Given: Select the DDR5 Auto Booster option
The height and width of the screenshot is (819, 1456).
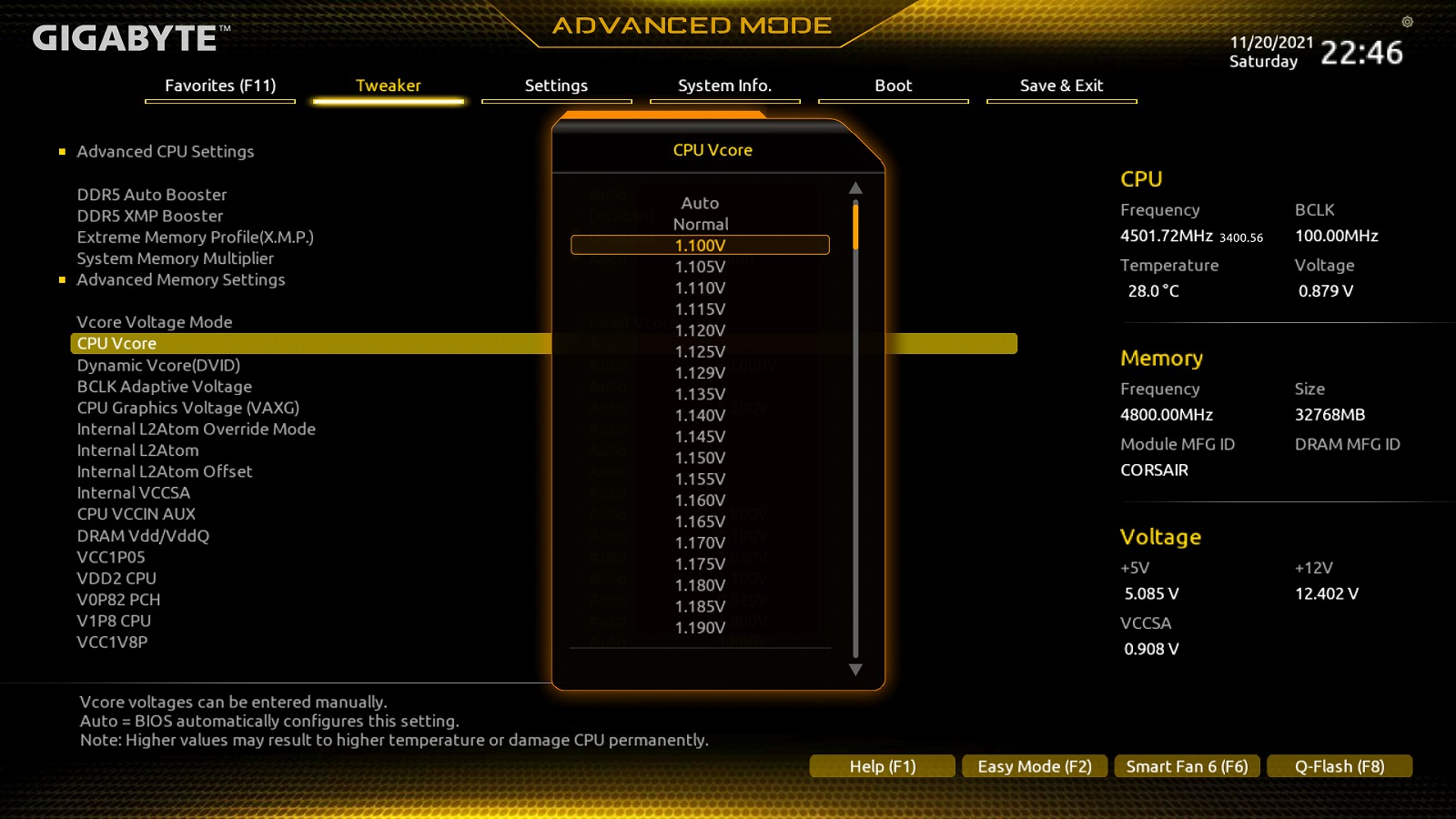Looking at the screenshot, I should 152,195.
